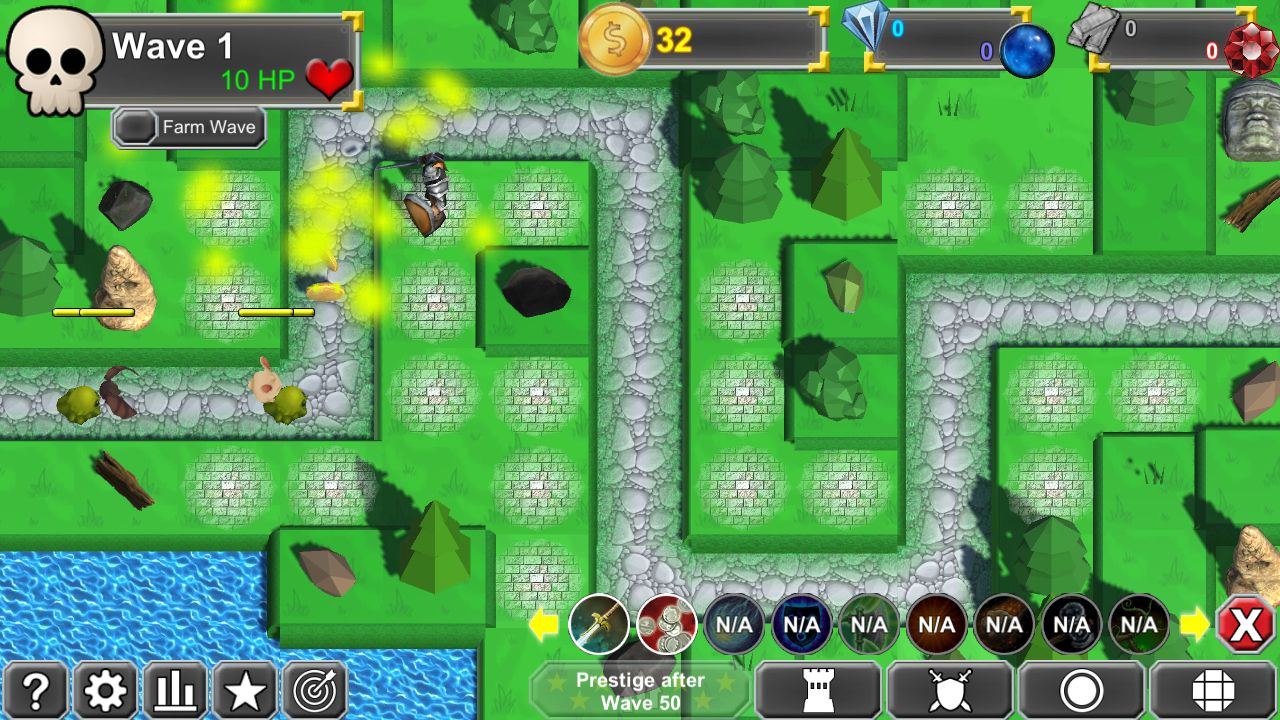
Task: Click the white circle button
Action: click(x=1081, y=691)
